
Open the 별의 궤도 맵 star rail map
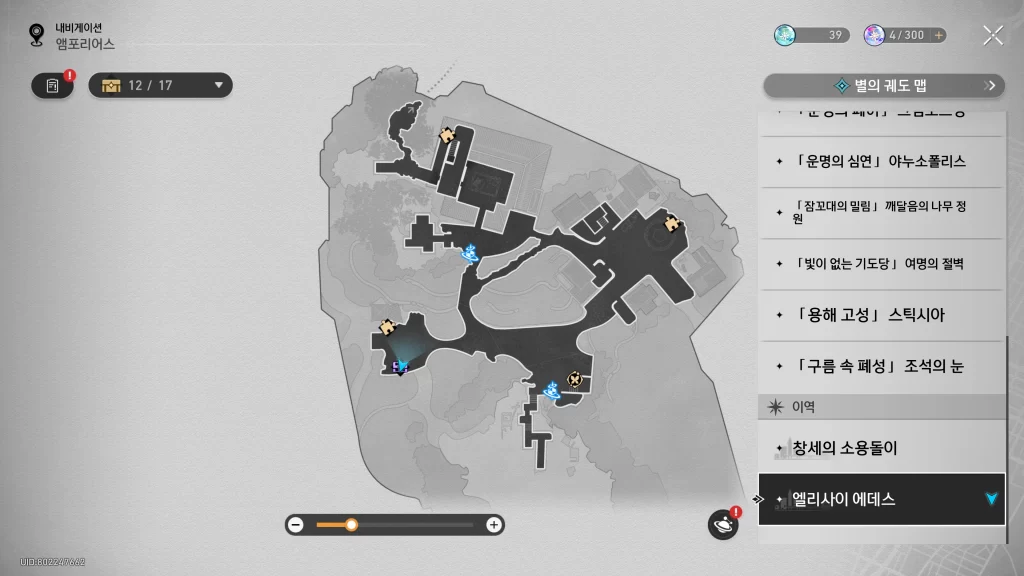883,86
